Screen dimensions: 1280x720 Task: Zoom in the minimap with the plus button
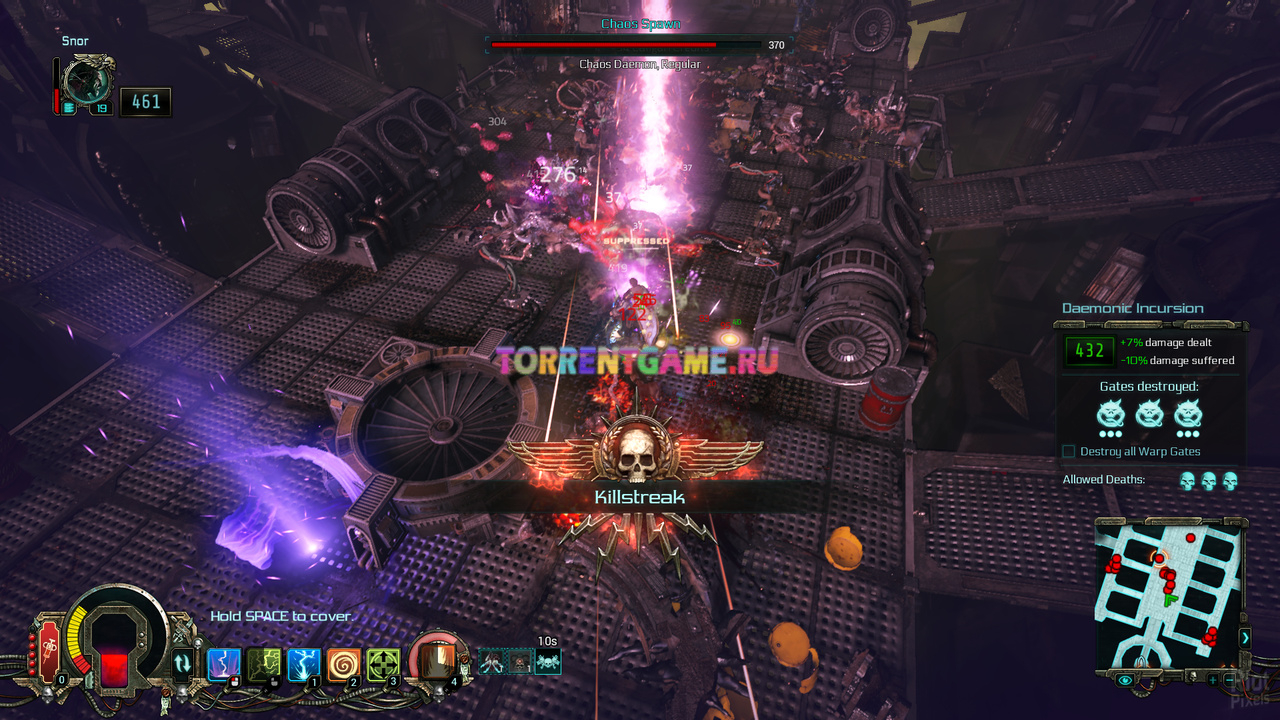1212,680
